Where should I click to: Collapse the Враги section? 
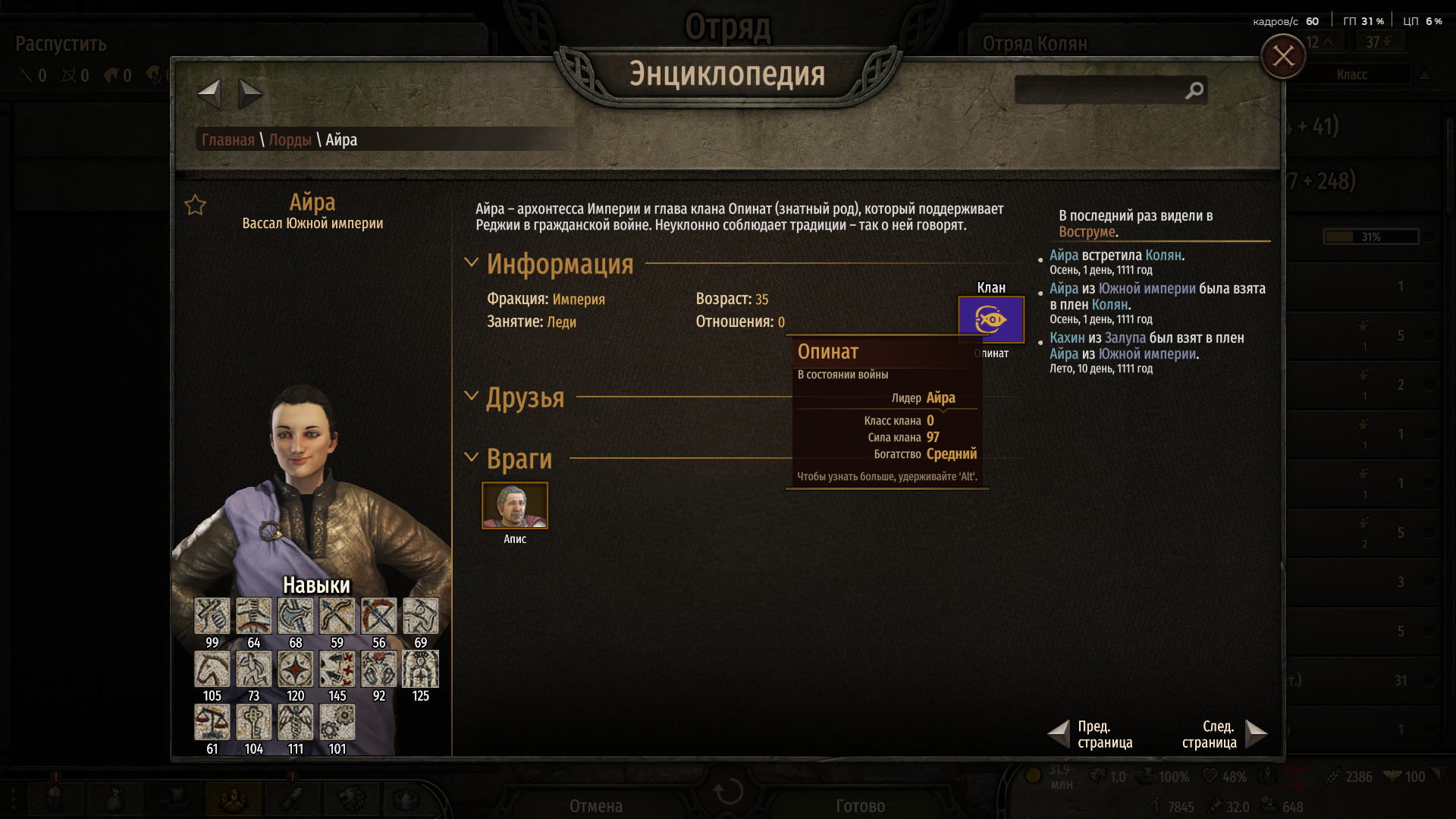[x=471, y=458]
